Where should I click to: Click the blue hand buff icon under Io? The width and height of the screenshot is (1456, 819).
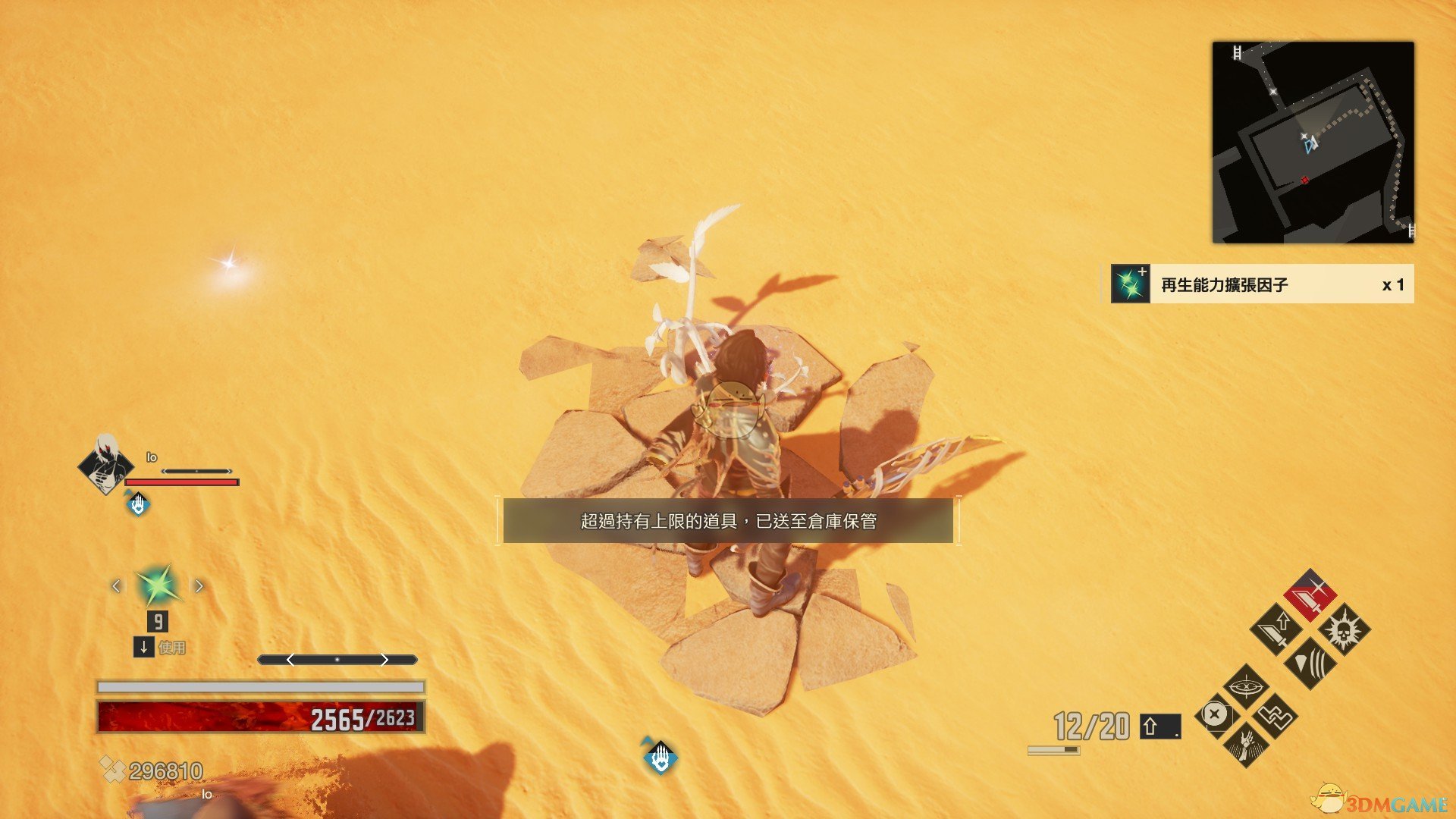tap(138, 504)
